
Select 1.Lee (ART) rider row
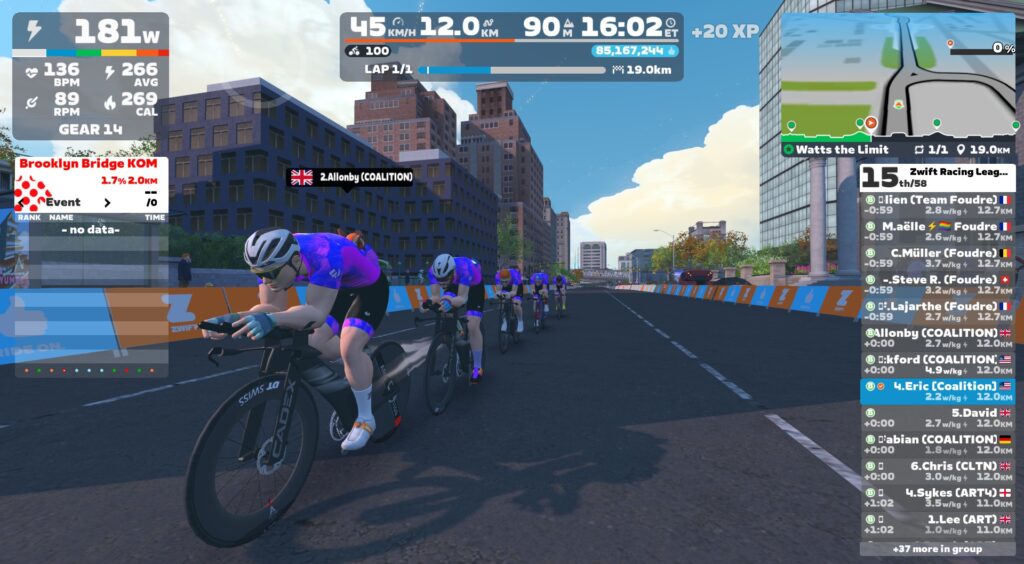pyautogui.click(x=938, y=524)
